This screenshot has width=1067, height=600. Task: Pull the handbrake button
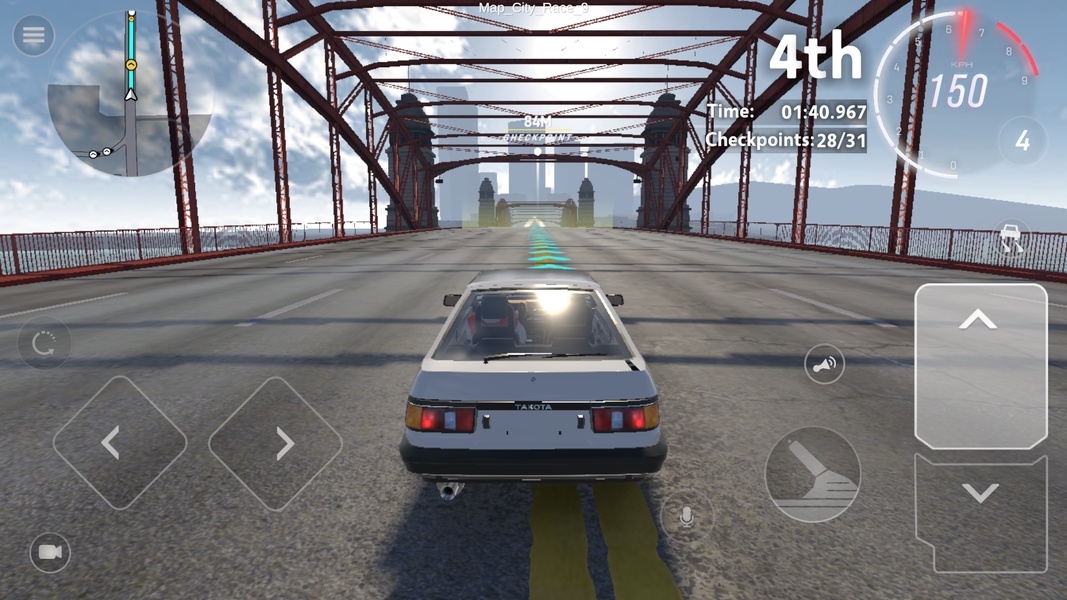tap(812, 474)
